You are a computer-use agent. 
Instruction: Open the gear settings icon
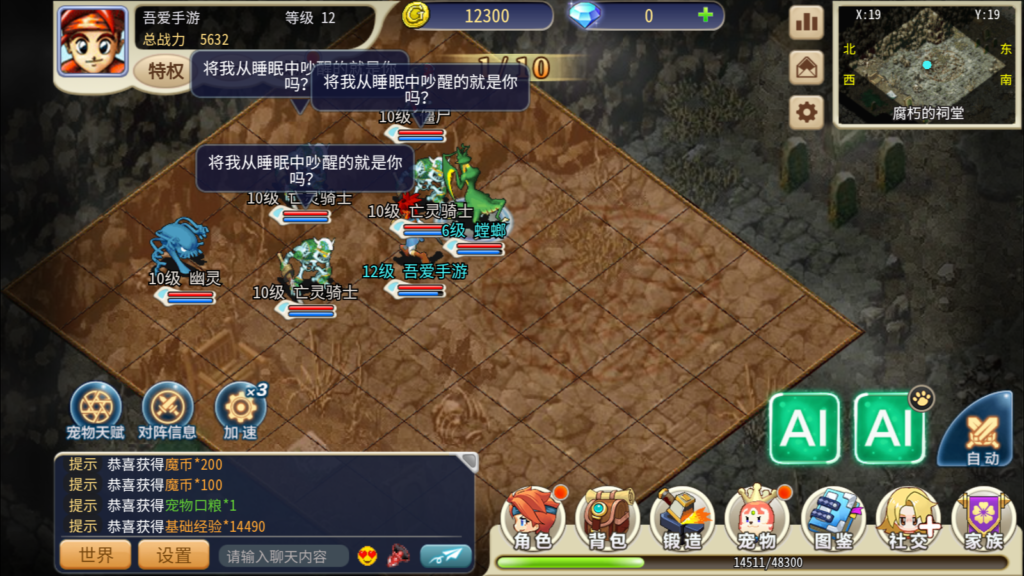(806, 112)
